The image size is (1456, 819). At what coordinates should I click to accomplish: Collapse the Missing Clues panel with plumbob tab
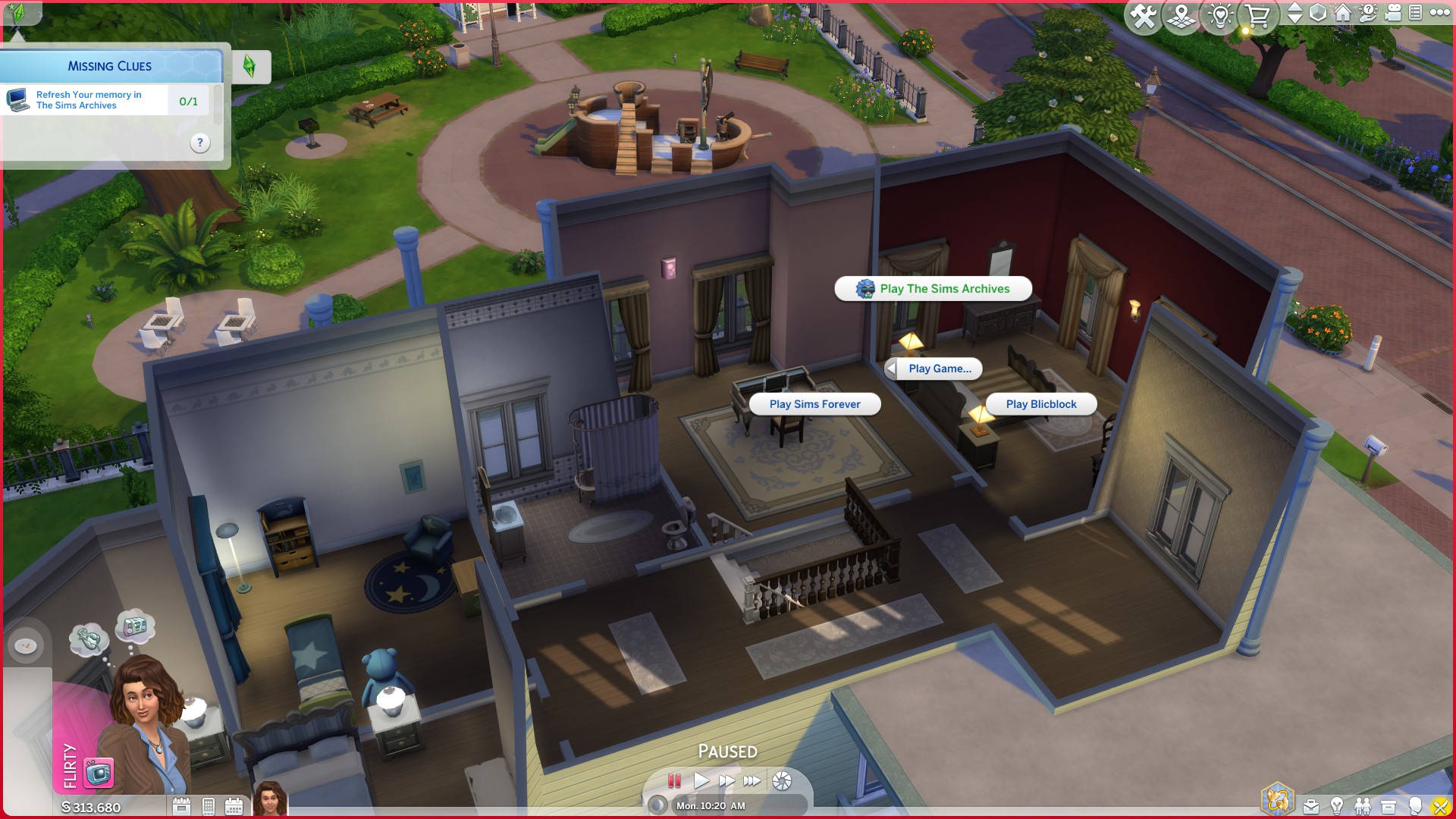[250, 67]
